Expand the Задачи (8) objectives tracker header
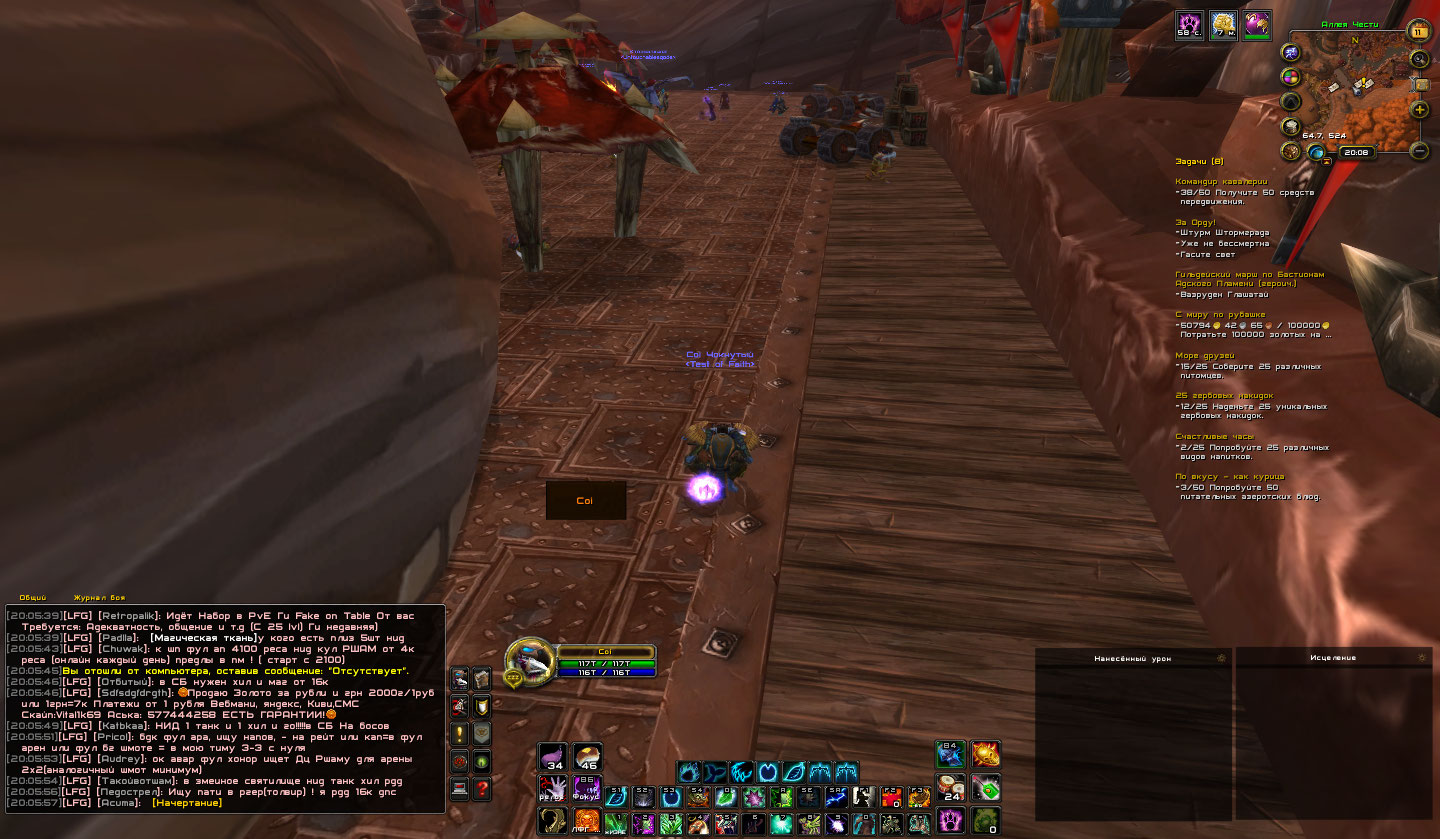Screen dimensions: 1440x839 pos(1198,161)
